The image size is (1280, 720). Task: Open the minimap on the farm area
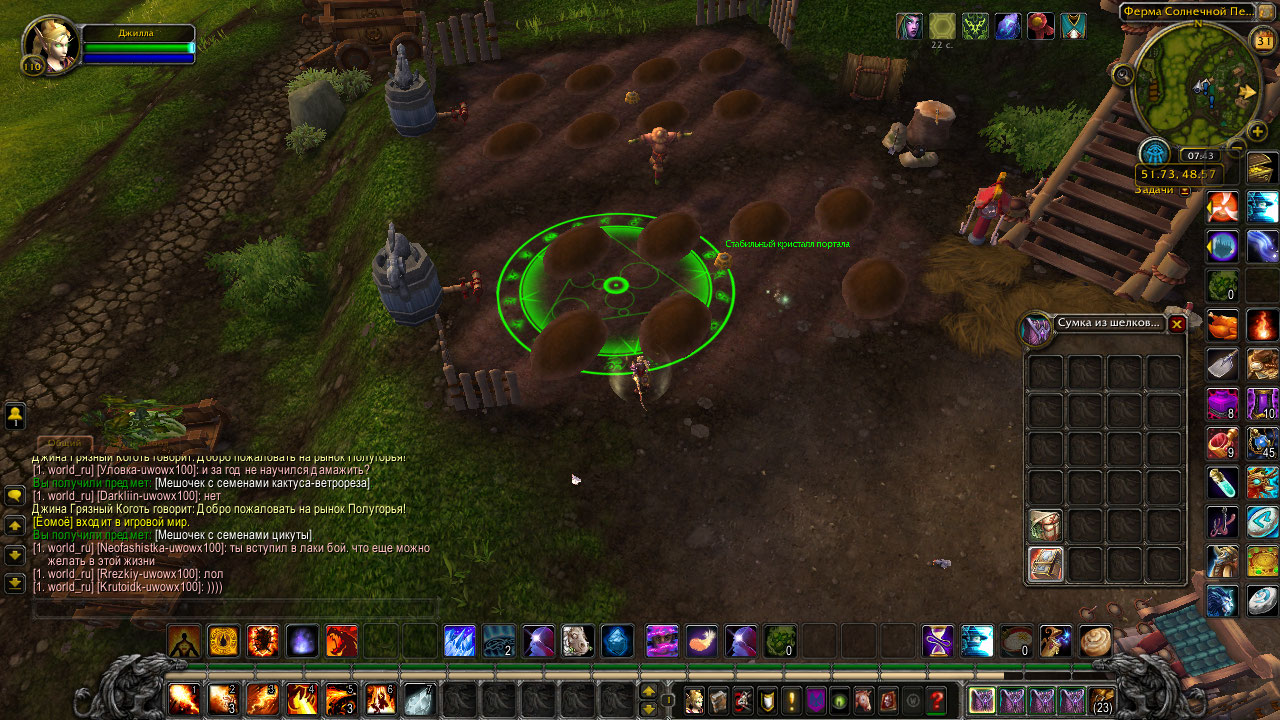click(1196, 84)
